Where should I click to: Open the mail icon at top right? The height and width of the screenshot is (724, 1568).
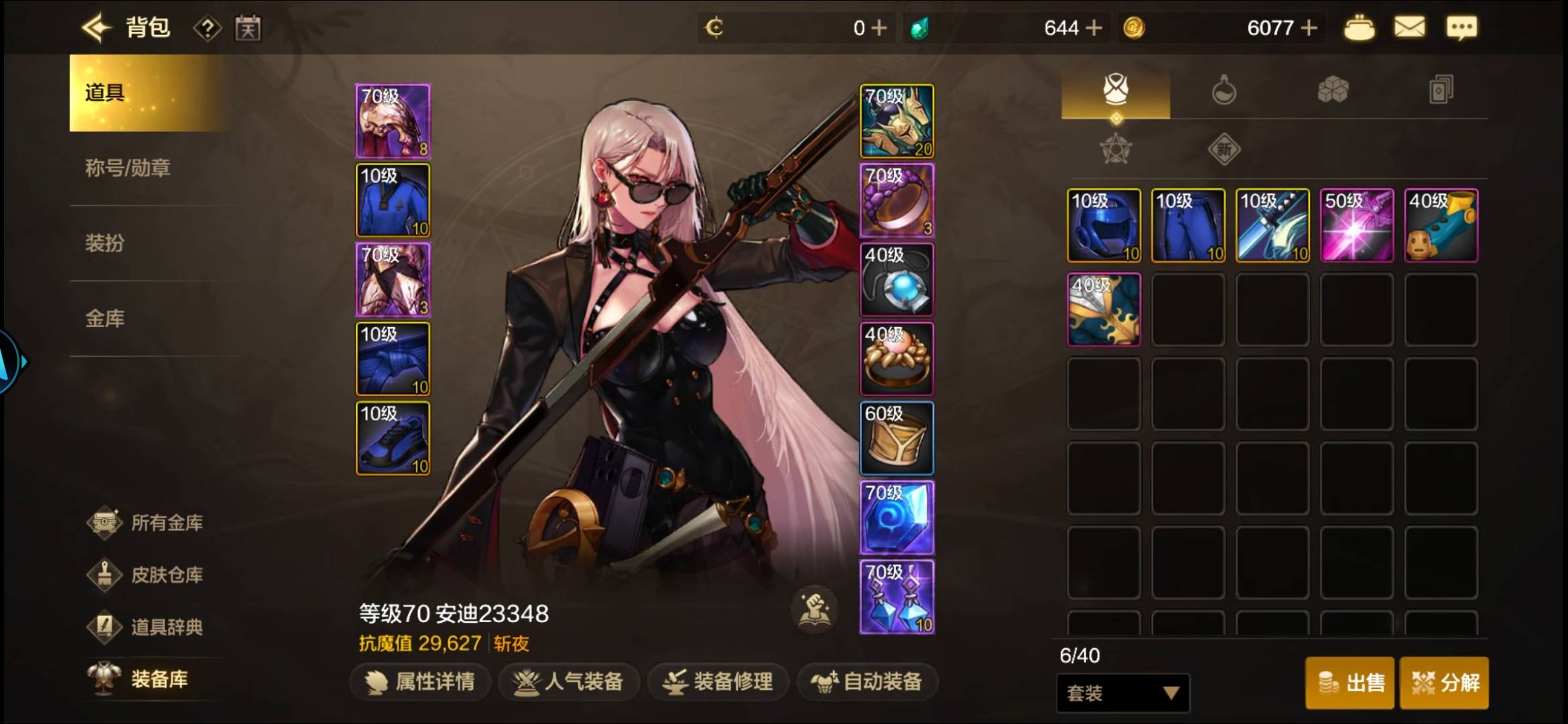1410,27
